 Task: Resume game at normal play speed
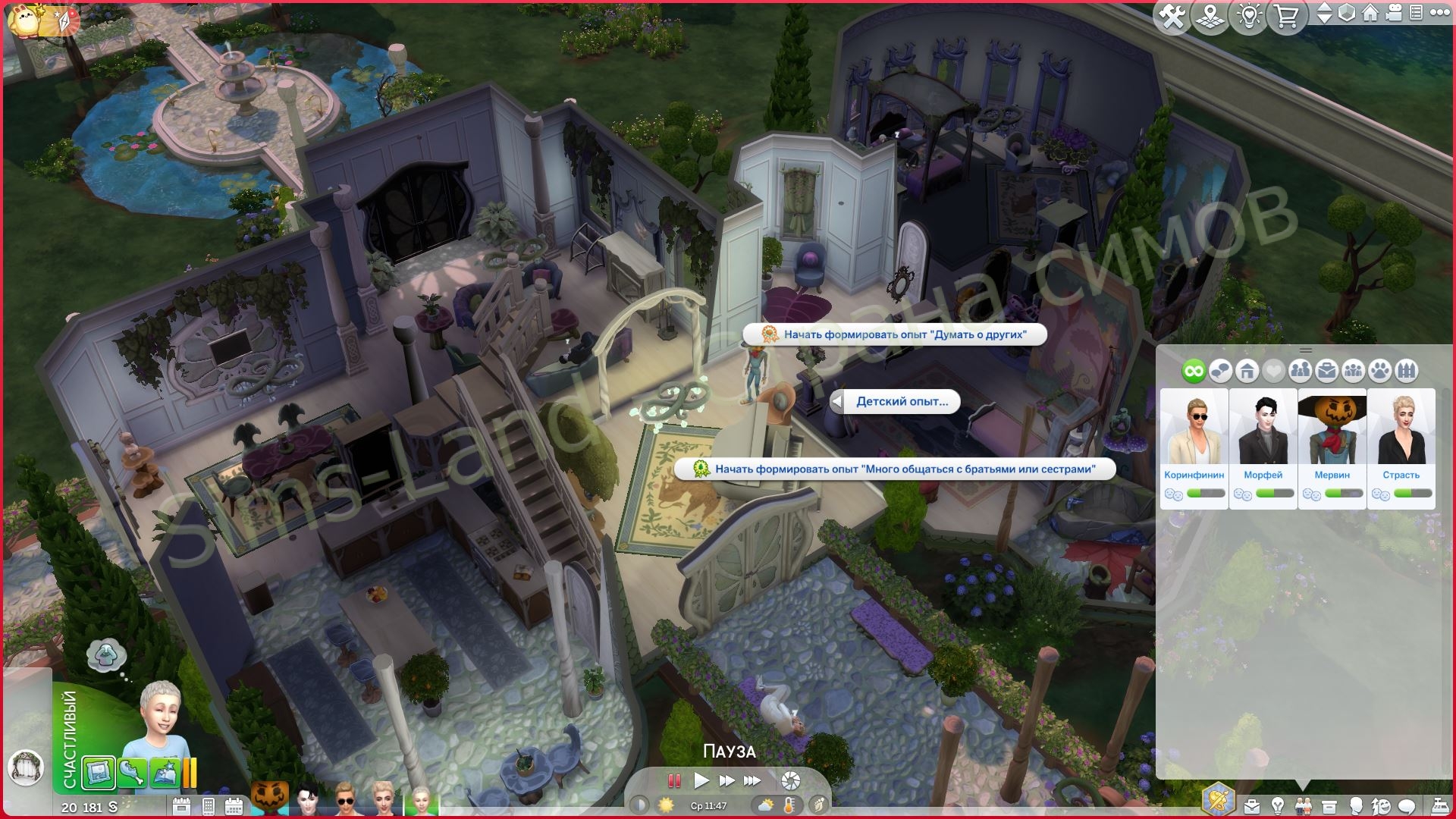701,780
